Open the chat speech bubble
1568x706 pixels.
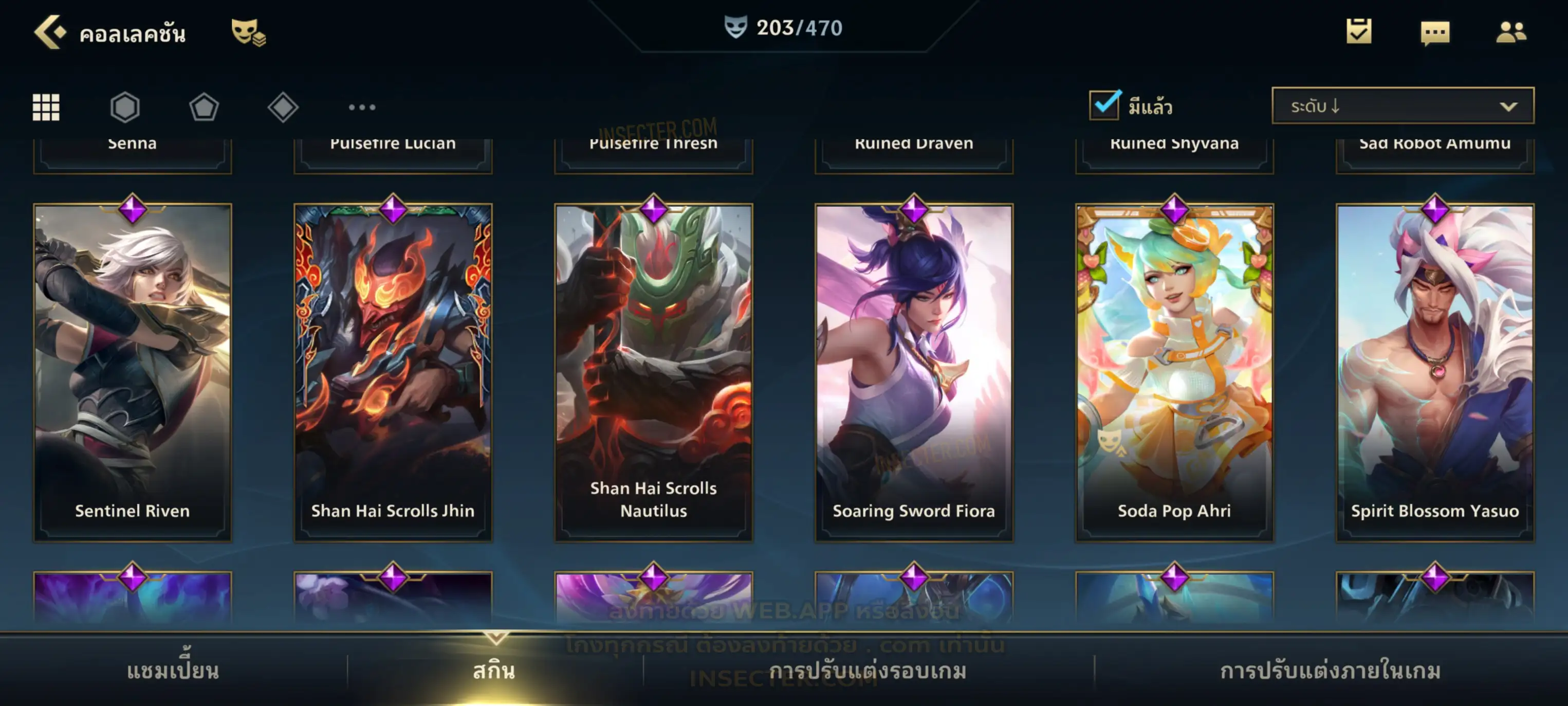[x=1435, y=33]
